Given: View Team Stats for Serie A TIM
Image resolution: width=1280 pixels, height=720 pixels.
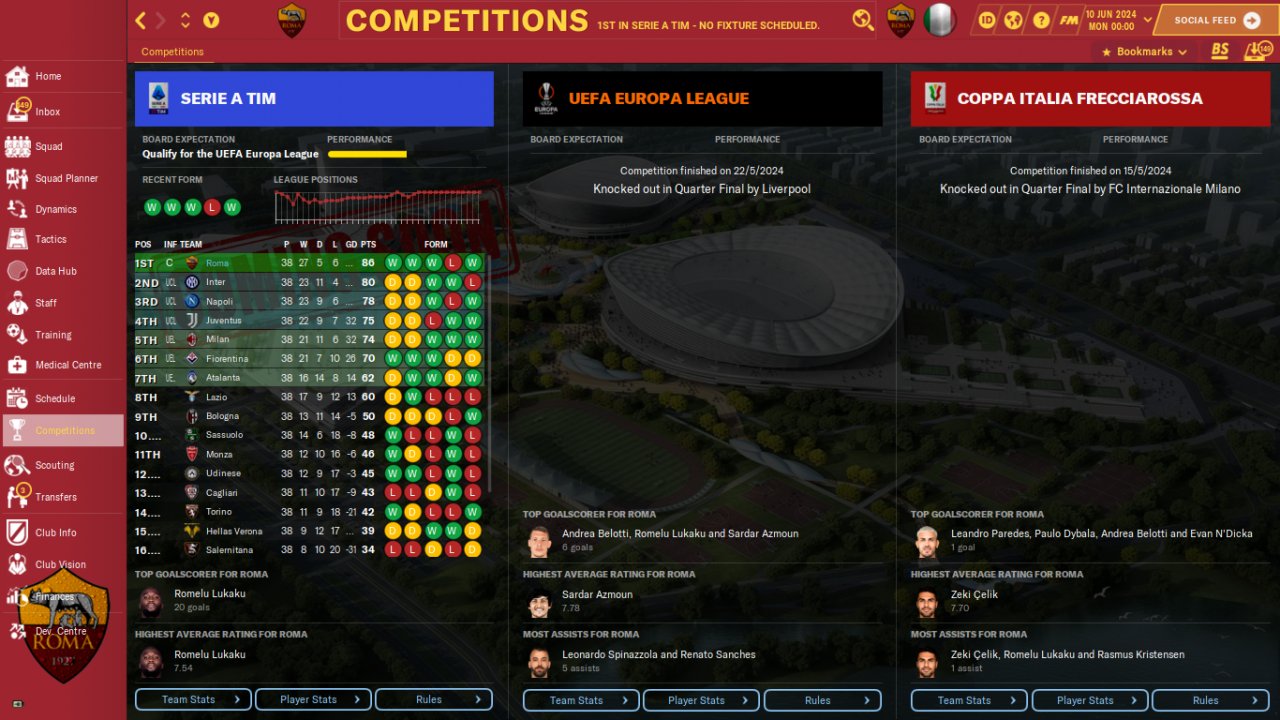Looking at the screenshot, I should (x=194, y=700).
